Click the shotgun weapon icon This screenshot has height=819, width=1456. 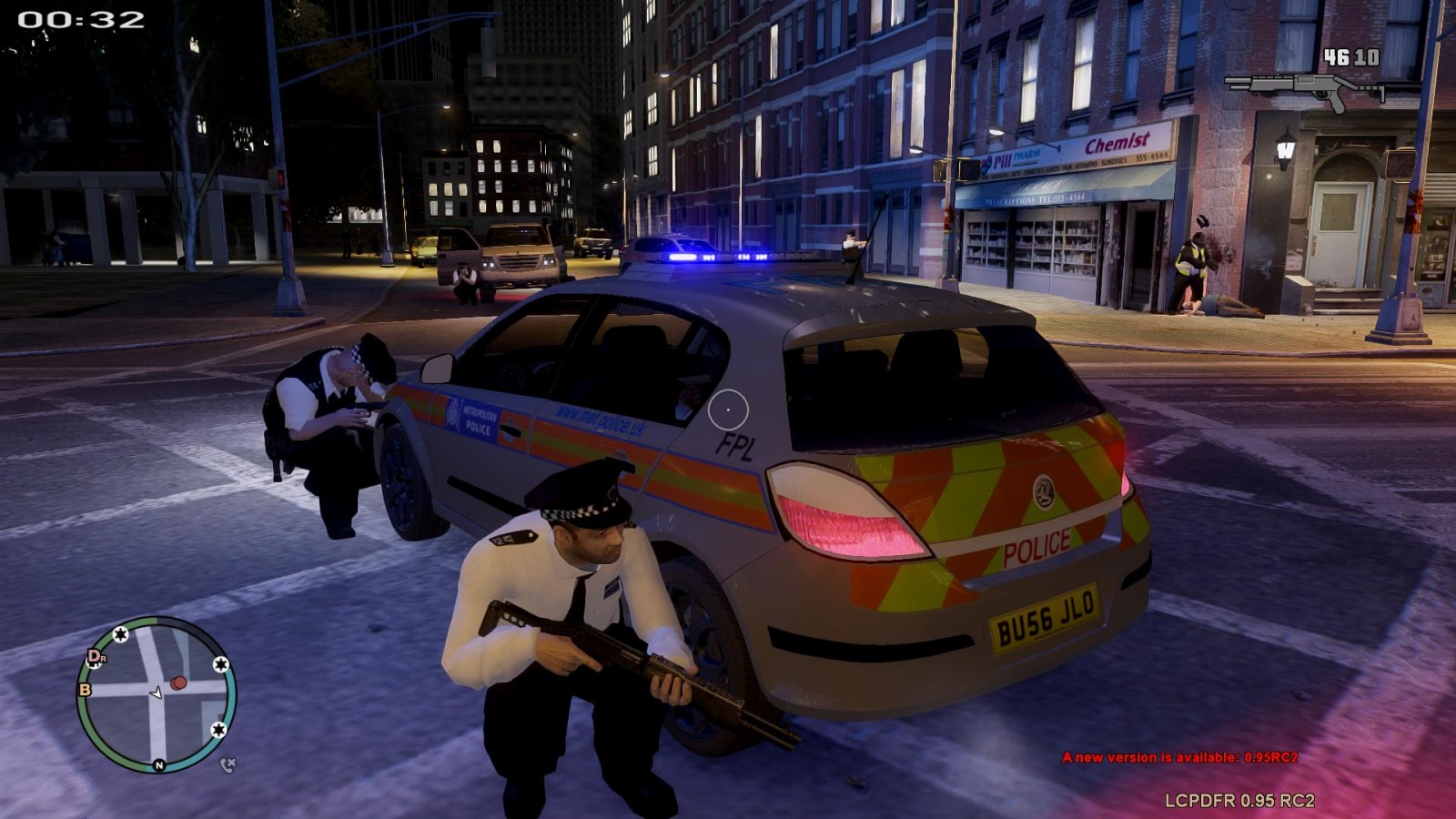pos(1305,89)
